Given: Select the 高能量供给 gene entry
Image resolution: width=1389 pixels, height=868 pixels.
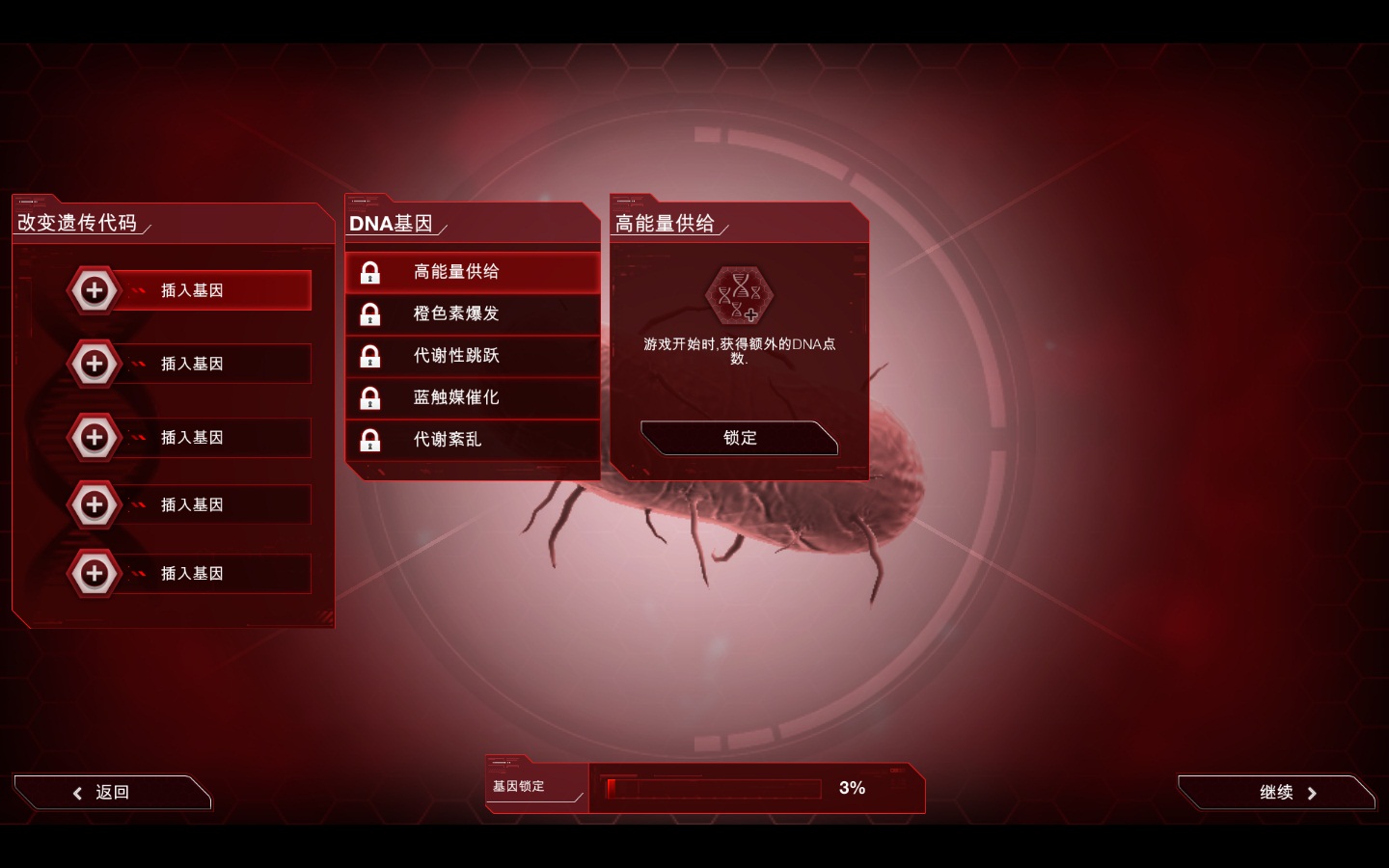Looking at the screenshot, I should click(x=473, y=272).
